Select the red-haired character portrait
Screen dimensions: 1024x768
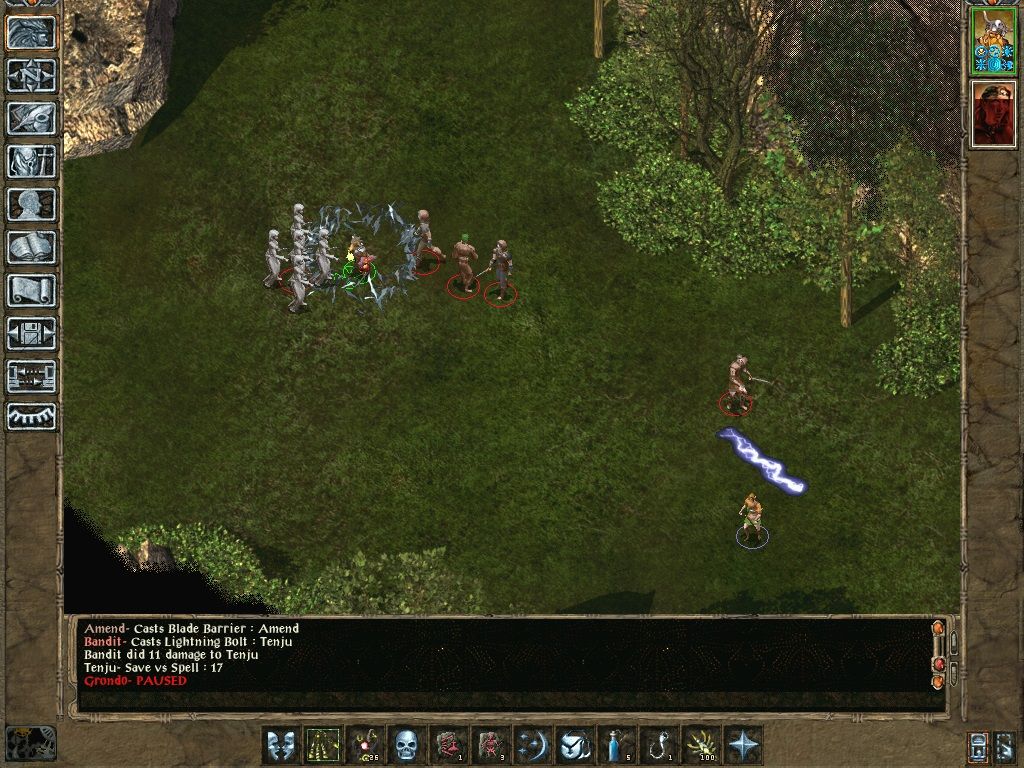coord(993,113)
